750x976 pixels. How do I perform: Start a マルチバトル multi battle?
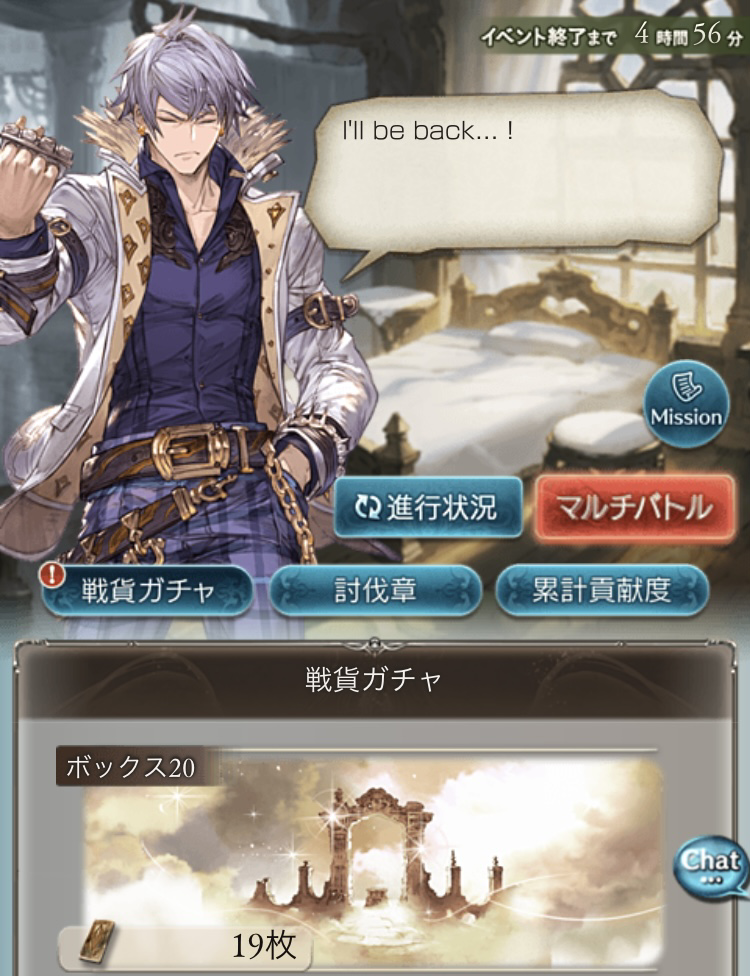635,507
